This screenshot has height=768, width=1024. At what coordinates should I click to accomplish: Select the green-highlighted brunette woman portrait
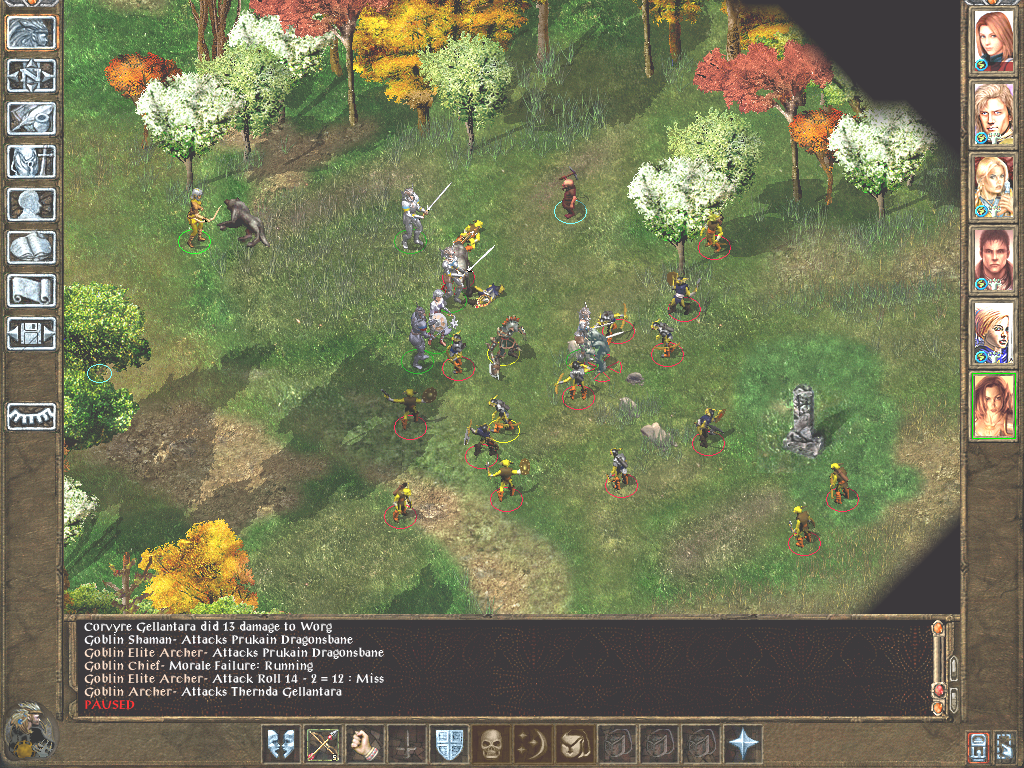994,405
